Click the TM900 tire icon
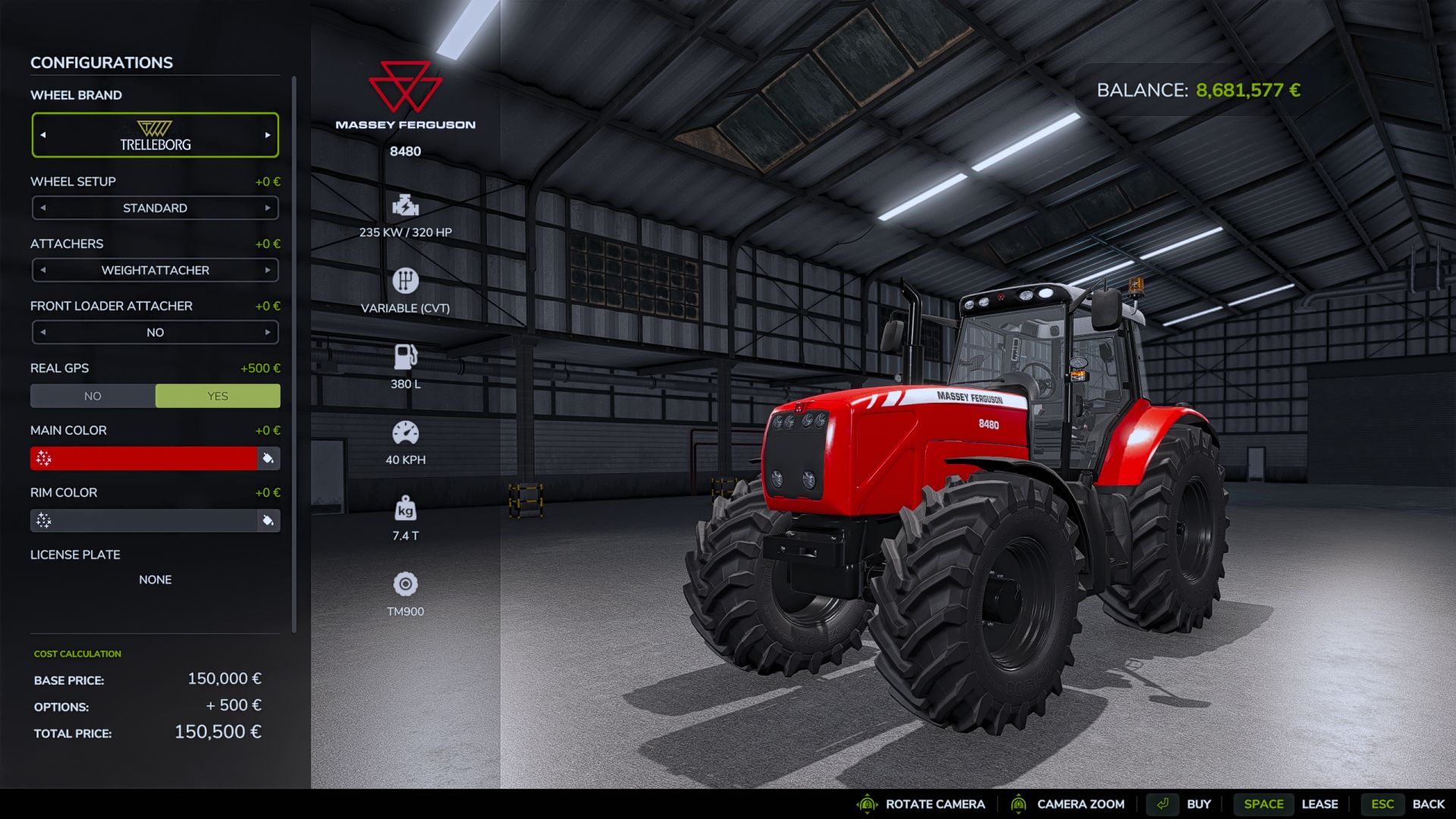This screenshot has width=1456, height=819. (x=406, y=585)
